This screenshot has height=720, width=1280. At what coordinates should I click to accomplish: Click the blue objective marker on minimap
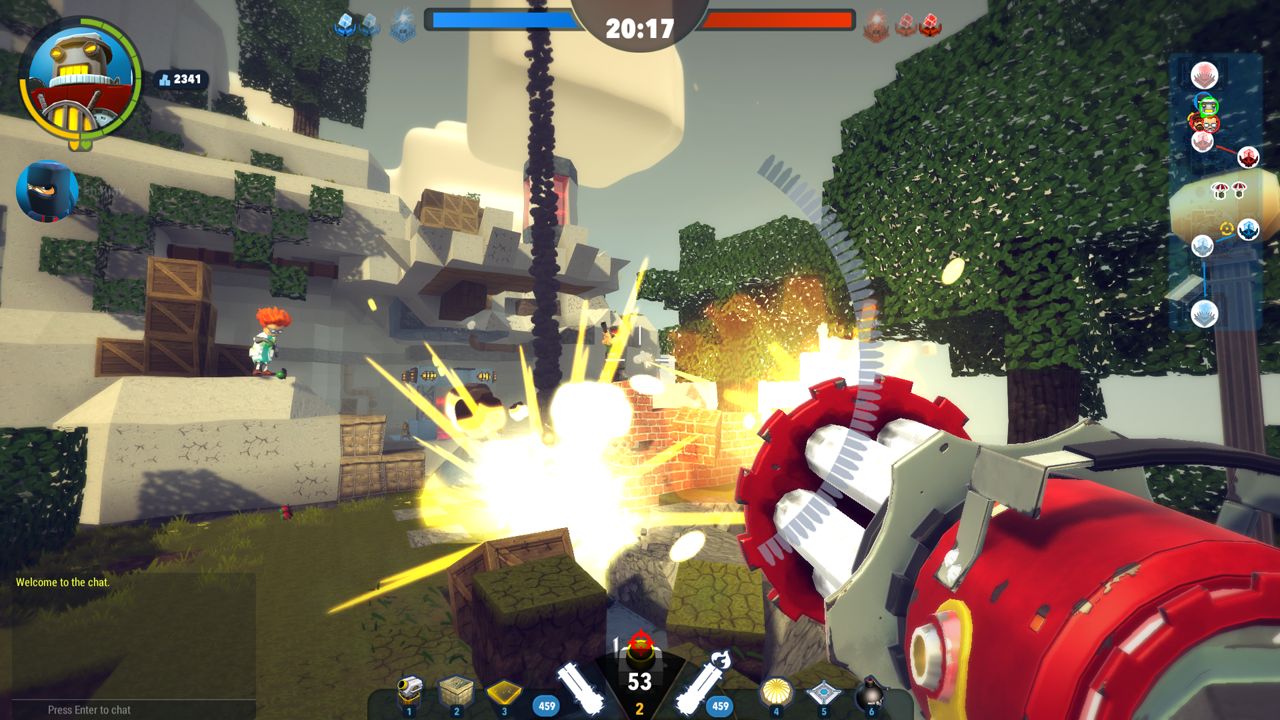tap(1248, 227)
